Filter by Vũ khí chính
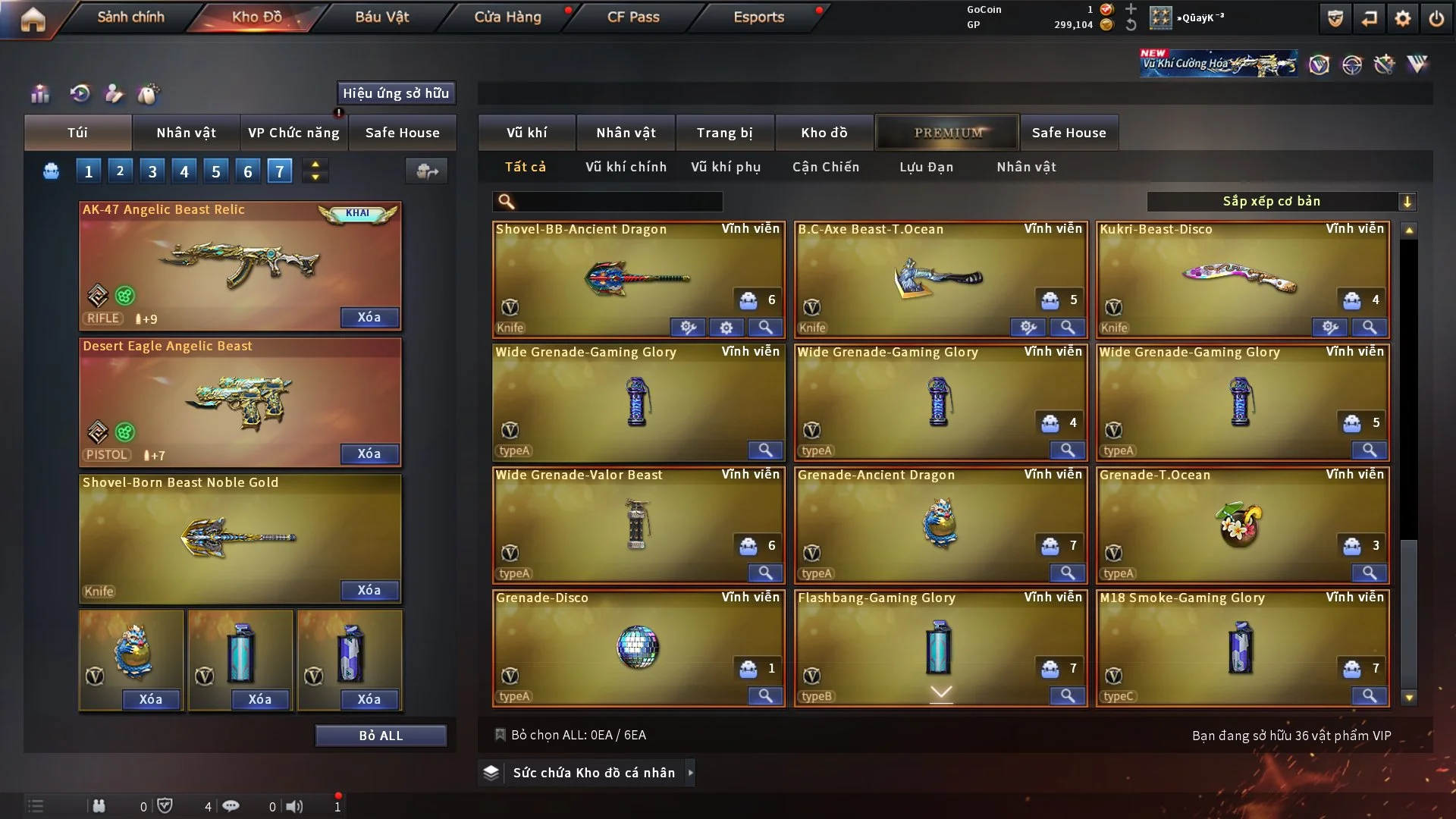The width and height of the screenshot is (1456, 819). pyautogui.click(x=626, y=167)
